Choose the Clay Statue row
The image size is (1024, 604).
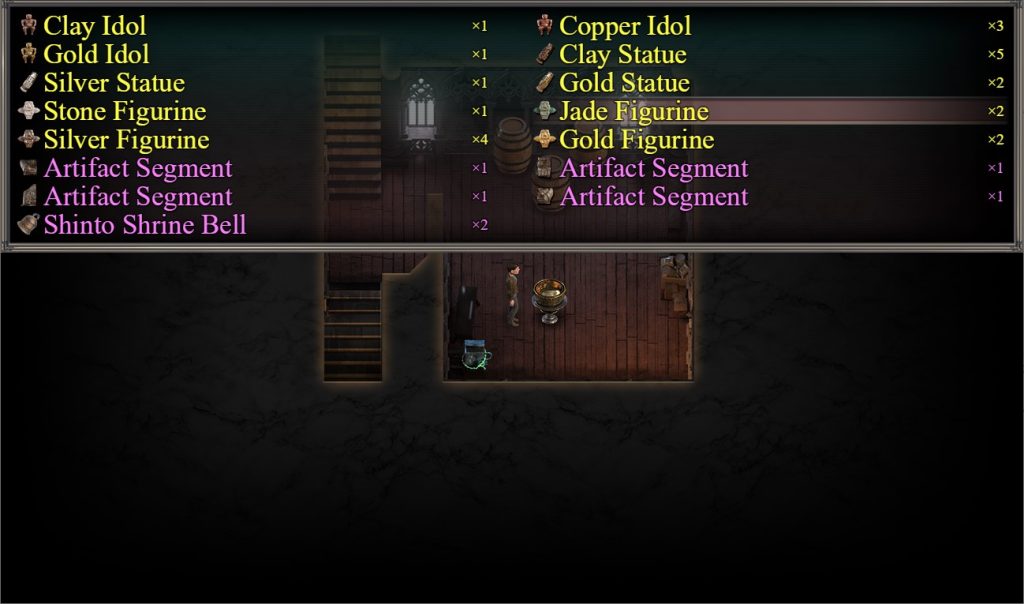623,54
